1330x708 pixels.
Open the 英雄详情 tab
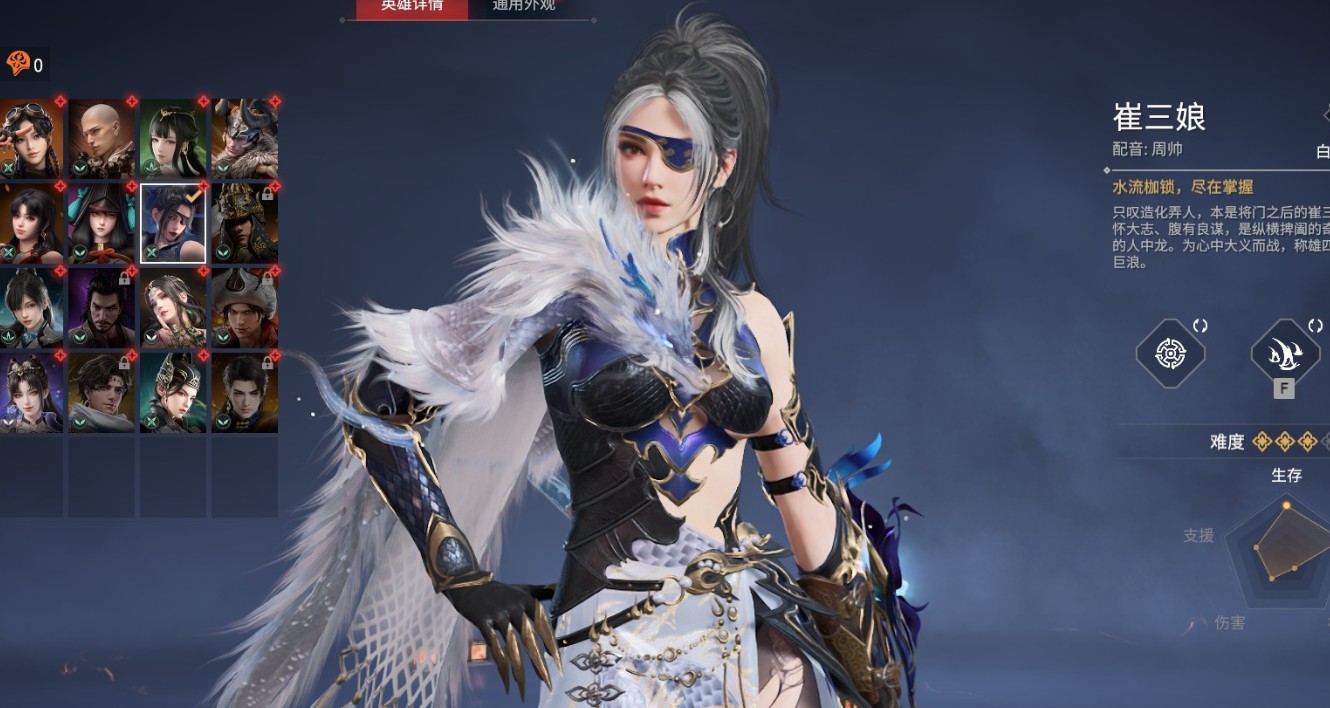[411, 6]
